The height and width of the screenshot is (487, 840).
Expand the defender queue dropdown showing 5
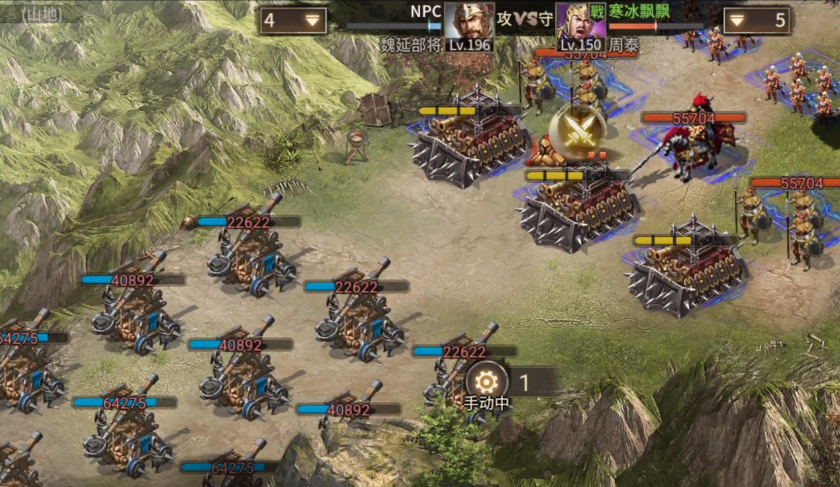[756, 20]
